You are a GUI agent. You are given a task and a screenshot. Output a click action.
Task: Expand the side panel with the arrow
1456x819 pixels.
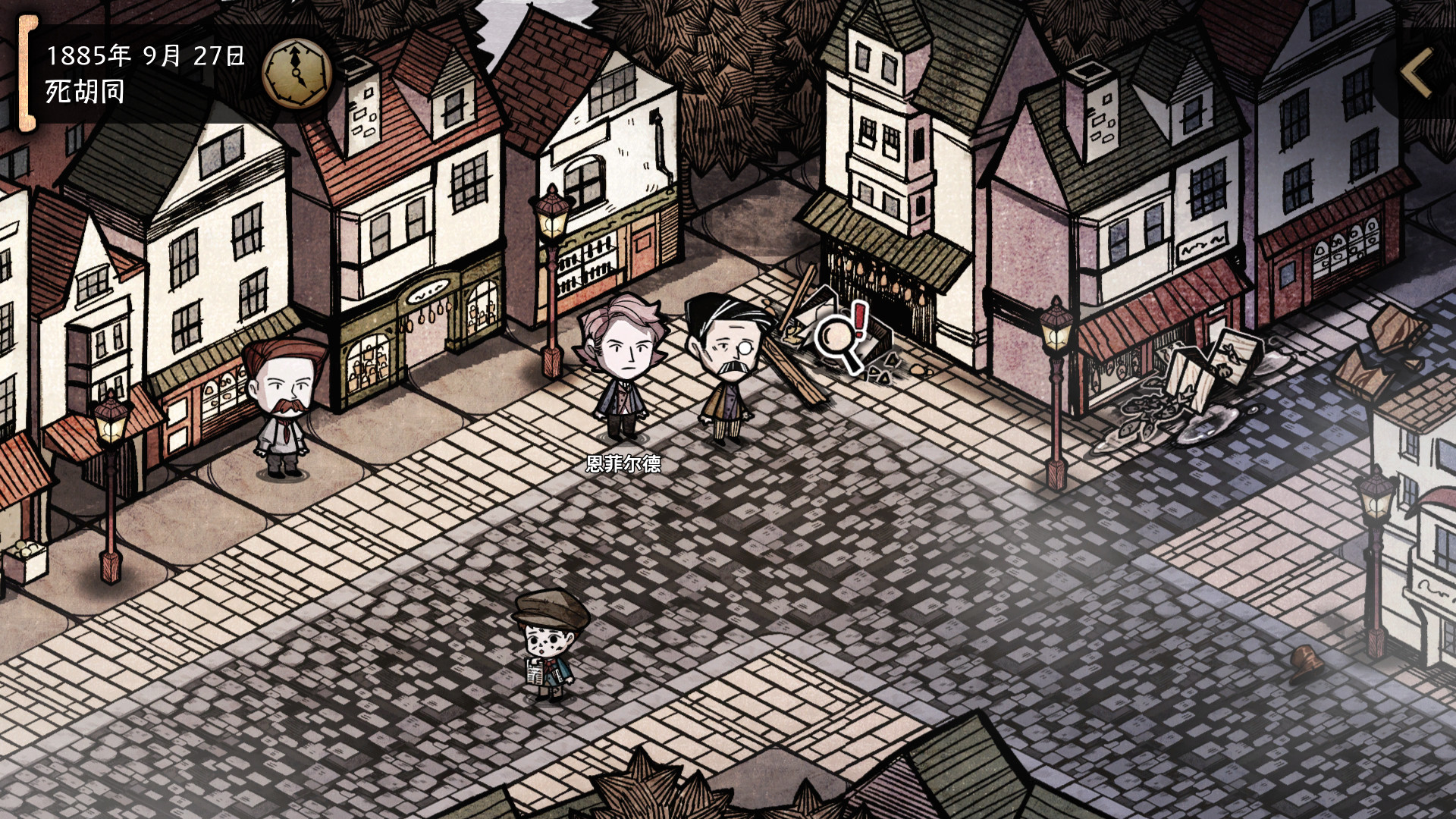click(x=1416, y=74)
